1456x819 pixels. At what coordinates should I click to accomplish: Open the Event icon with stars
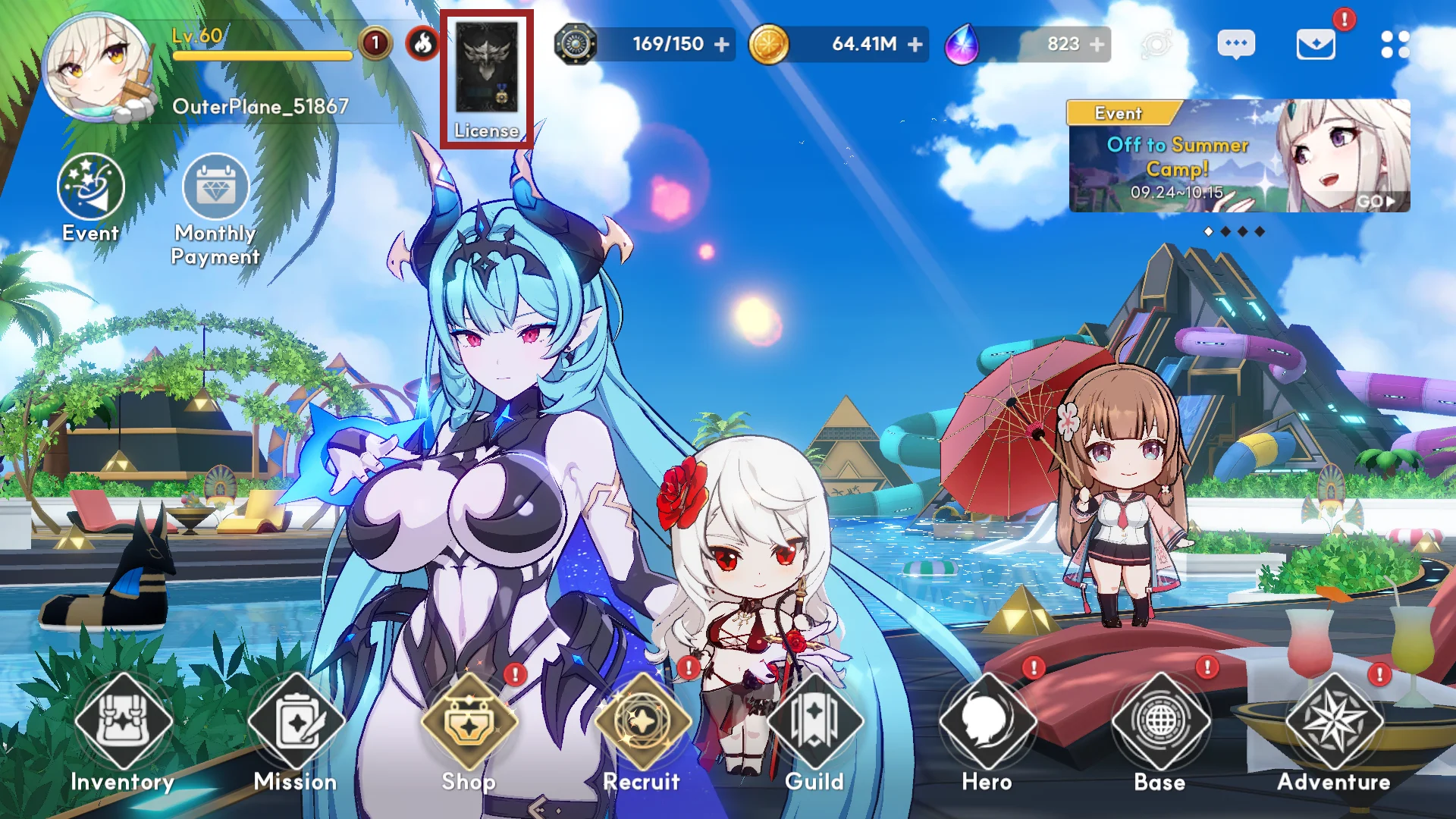coord(90,188)
